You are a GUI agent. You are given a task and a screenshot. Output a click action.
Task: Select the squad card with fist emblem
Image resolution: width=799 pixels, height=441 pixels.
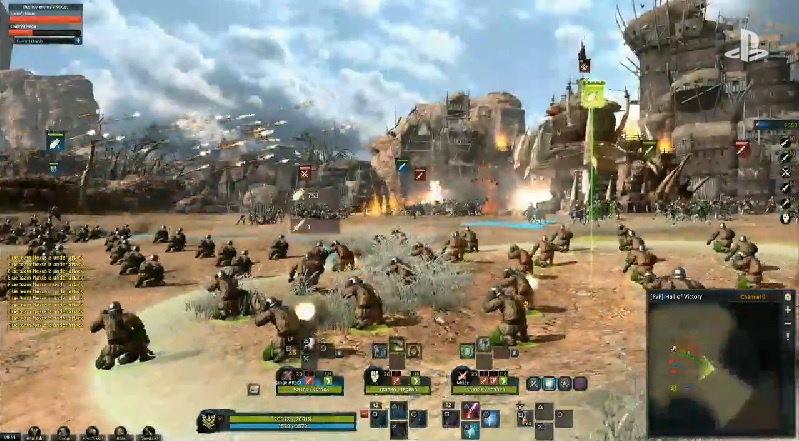396,380
